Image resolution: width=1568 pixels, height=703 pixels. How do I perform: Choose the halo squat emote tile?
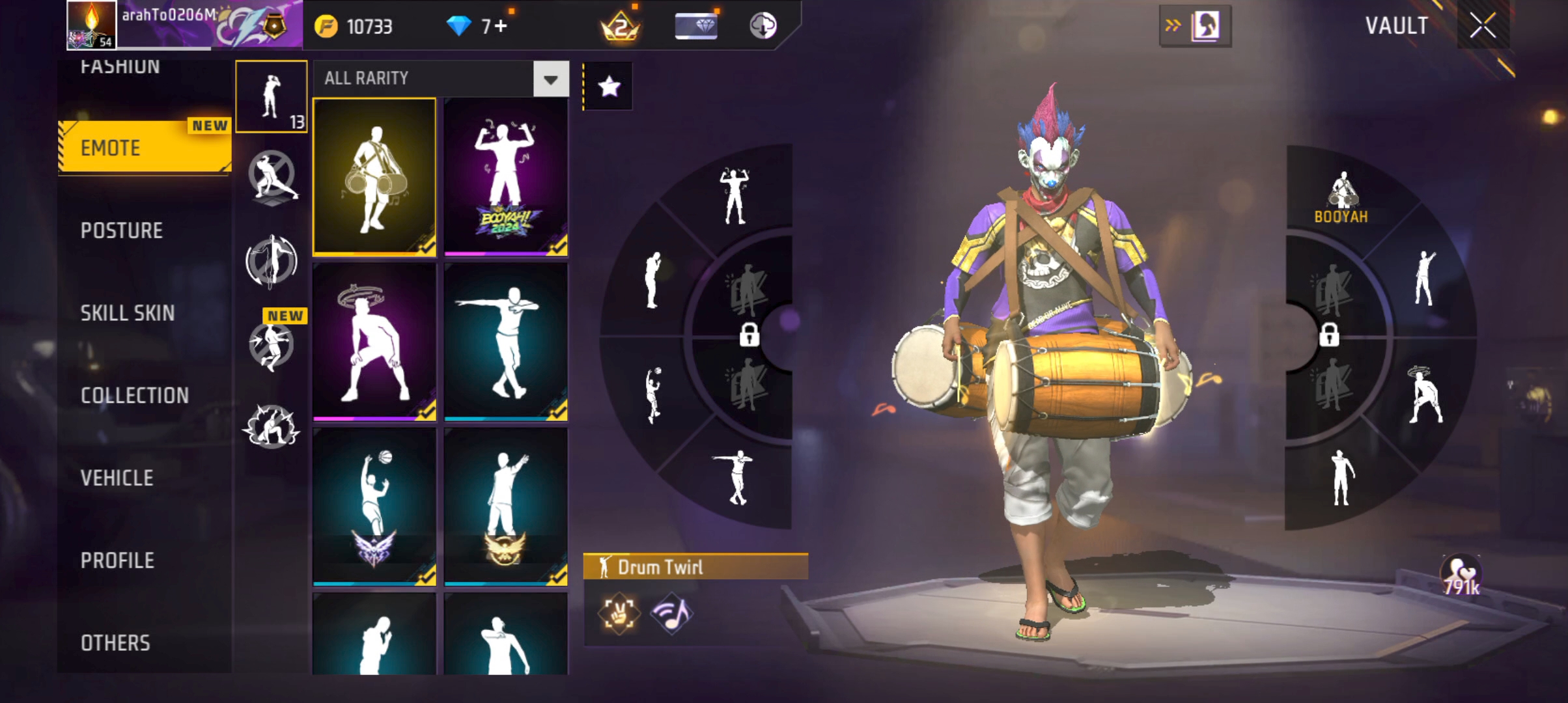coord(374,342)
